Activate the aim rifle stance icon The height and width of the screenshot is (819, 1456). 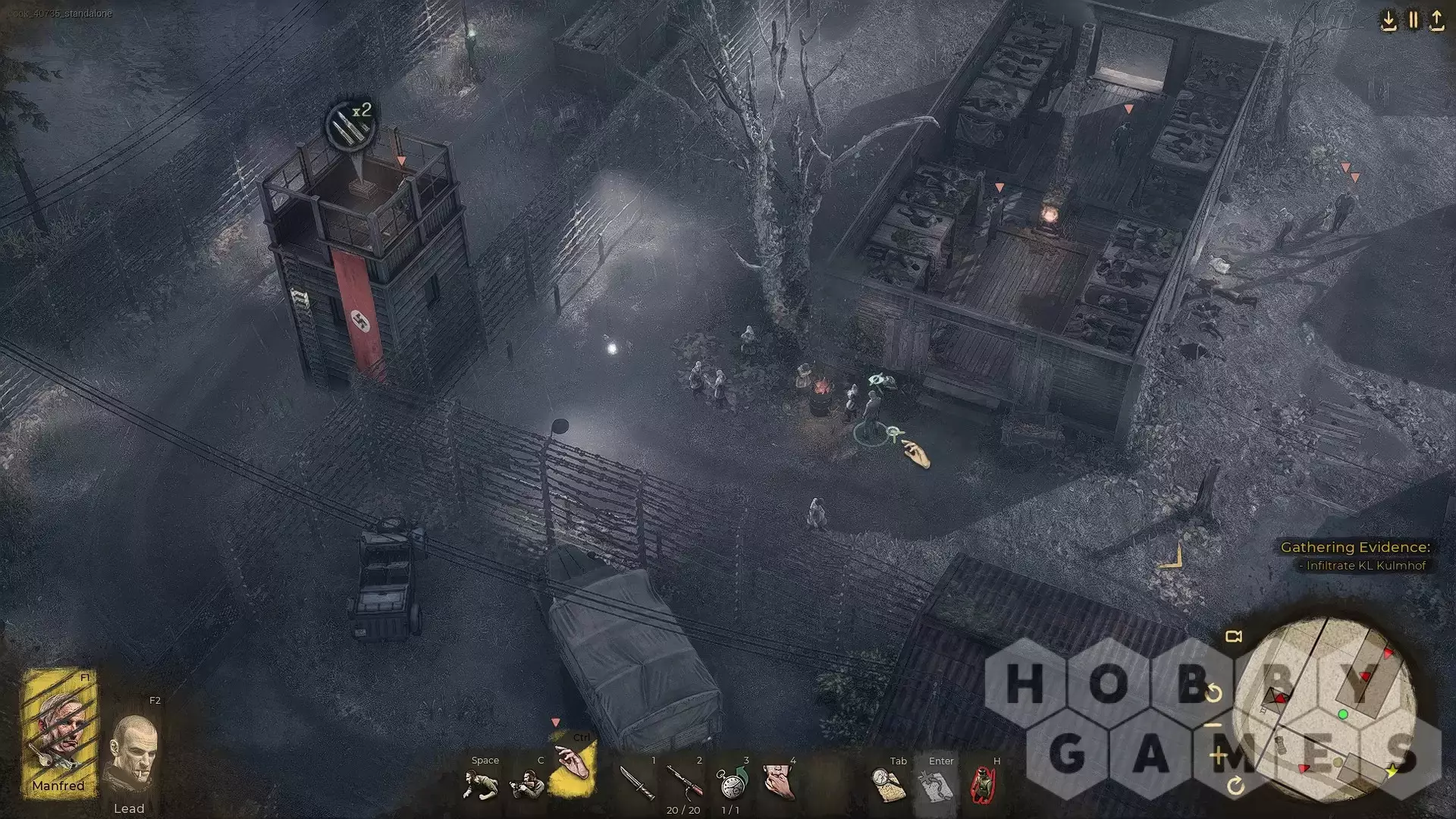tap(527, 784)
